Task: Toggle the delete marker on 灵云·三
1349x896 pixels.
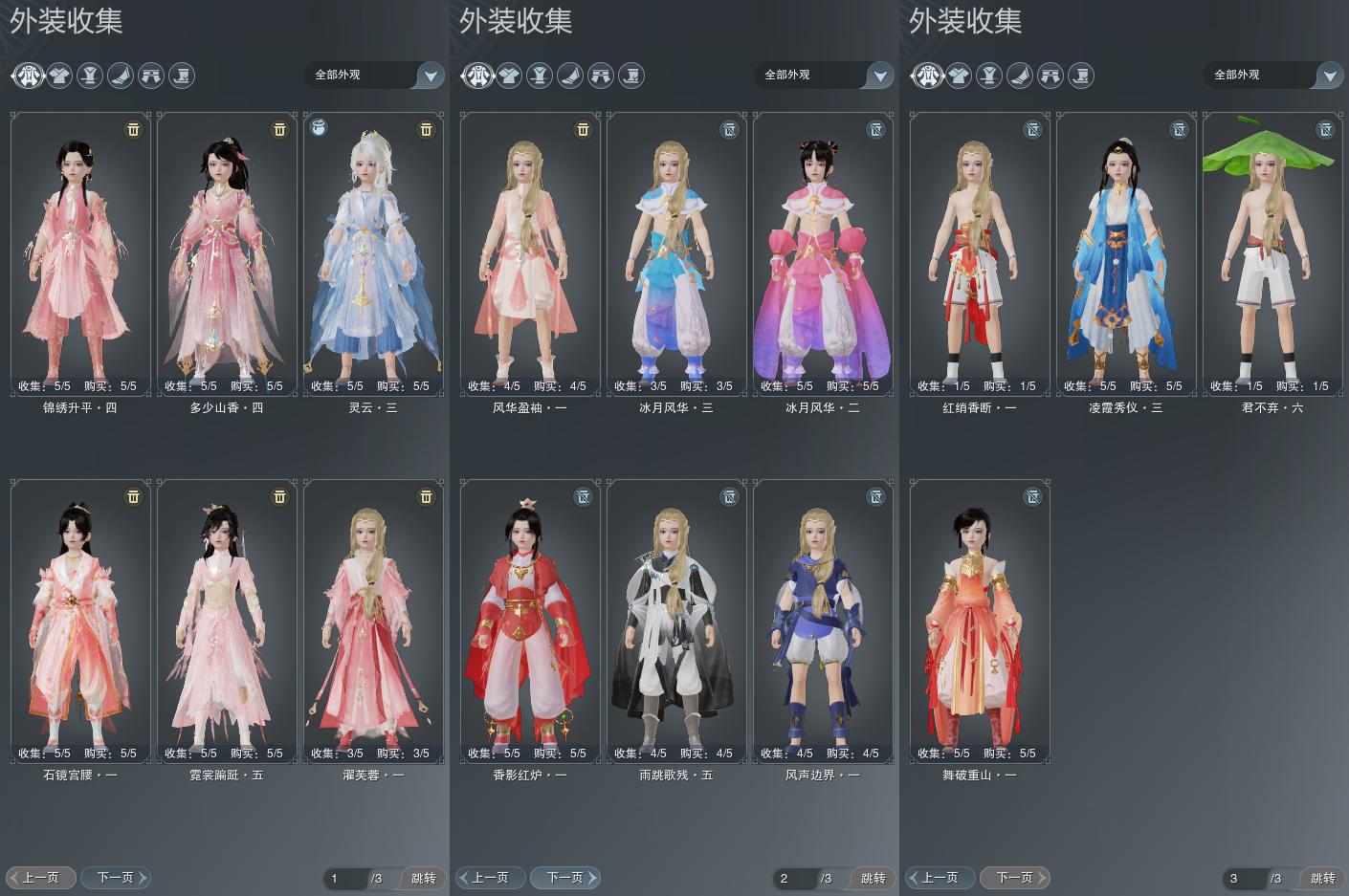Action: [426, 129]
